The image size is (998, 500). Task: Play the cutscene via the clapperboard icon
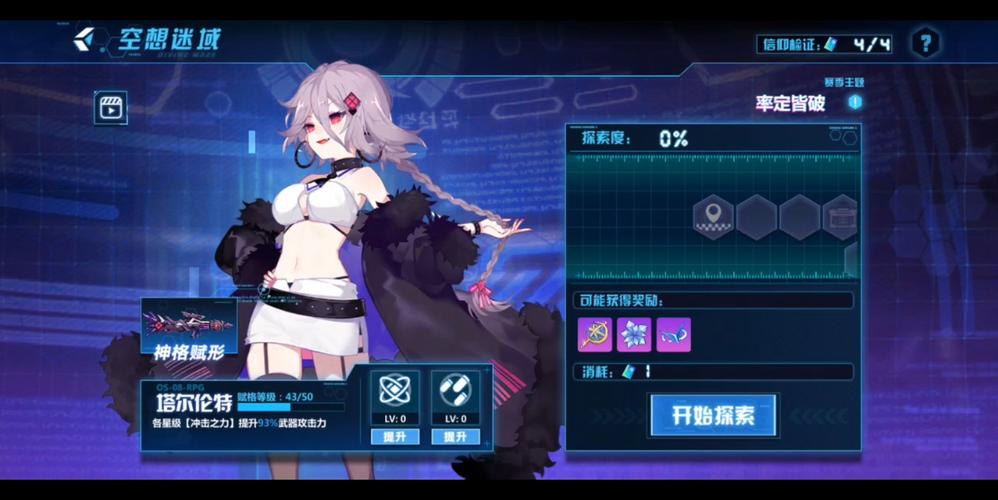pyautogui.click(x=110, y=107)
